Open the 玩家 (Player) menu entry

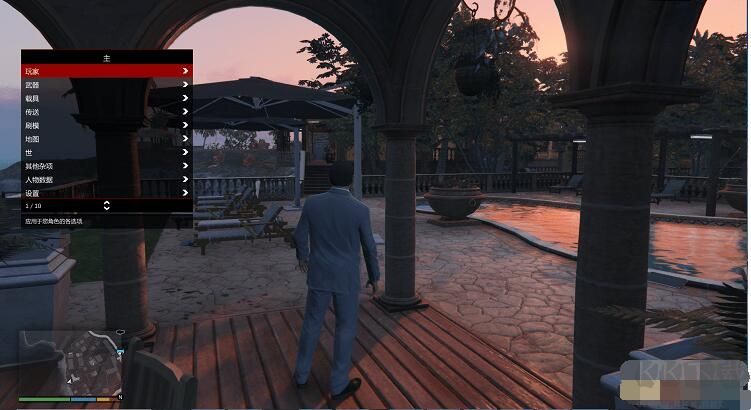point(106,71)
